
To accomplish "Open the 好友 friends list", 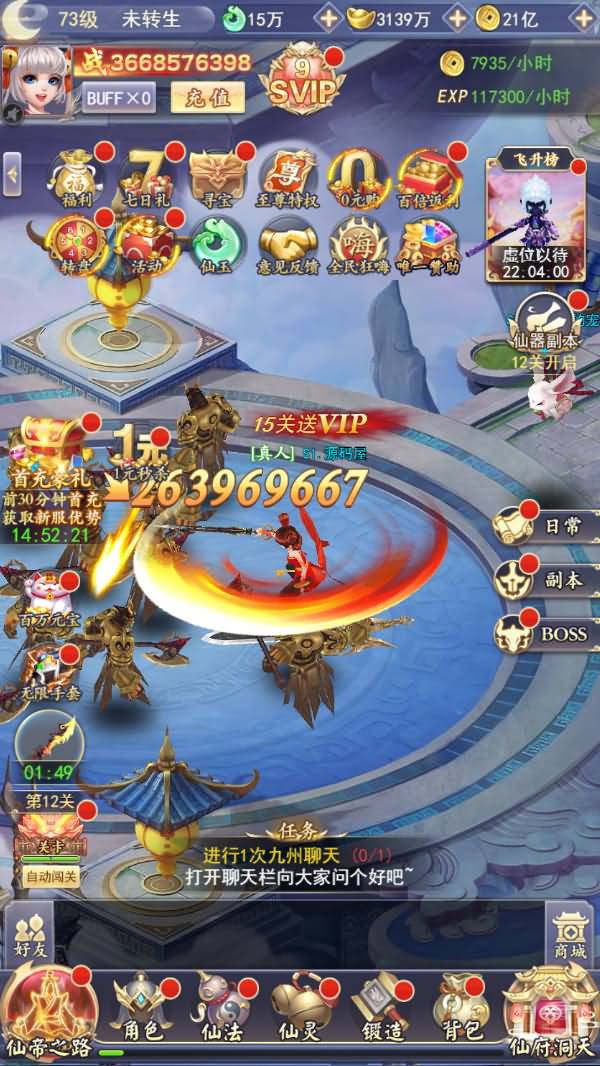I will click(x=30, y=935).
